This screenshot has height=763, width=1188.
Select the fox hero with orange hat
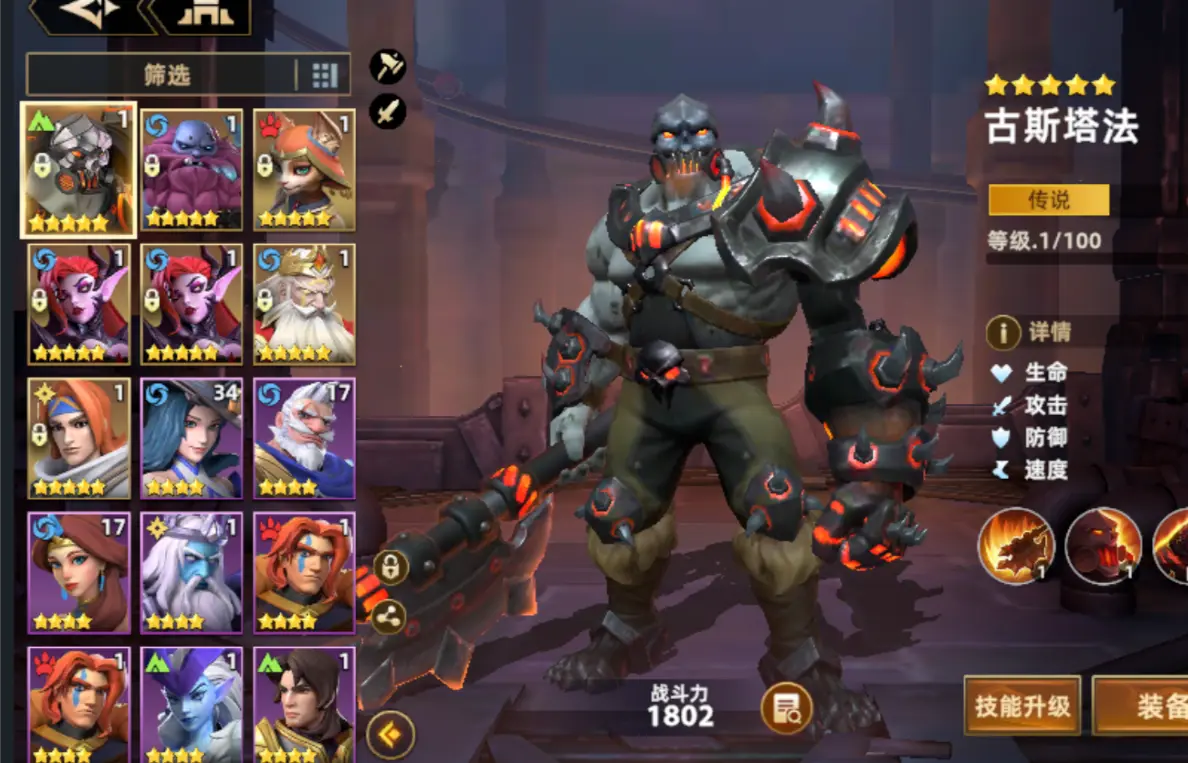tap(304, 170)
